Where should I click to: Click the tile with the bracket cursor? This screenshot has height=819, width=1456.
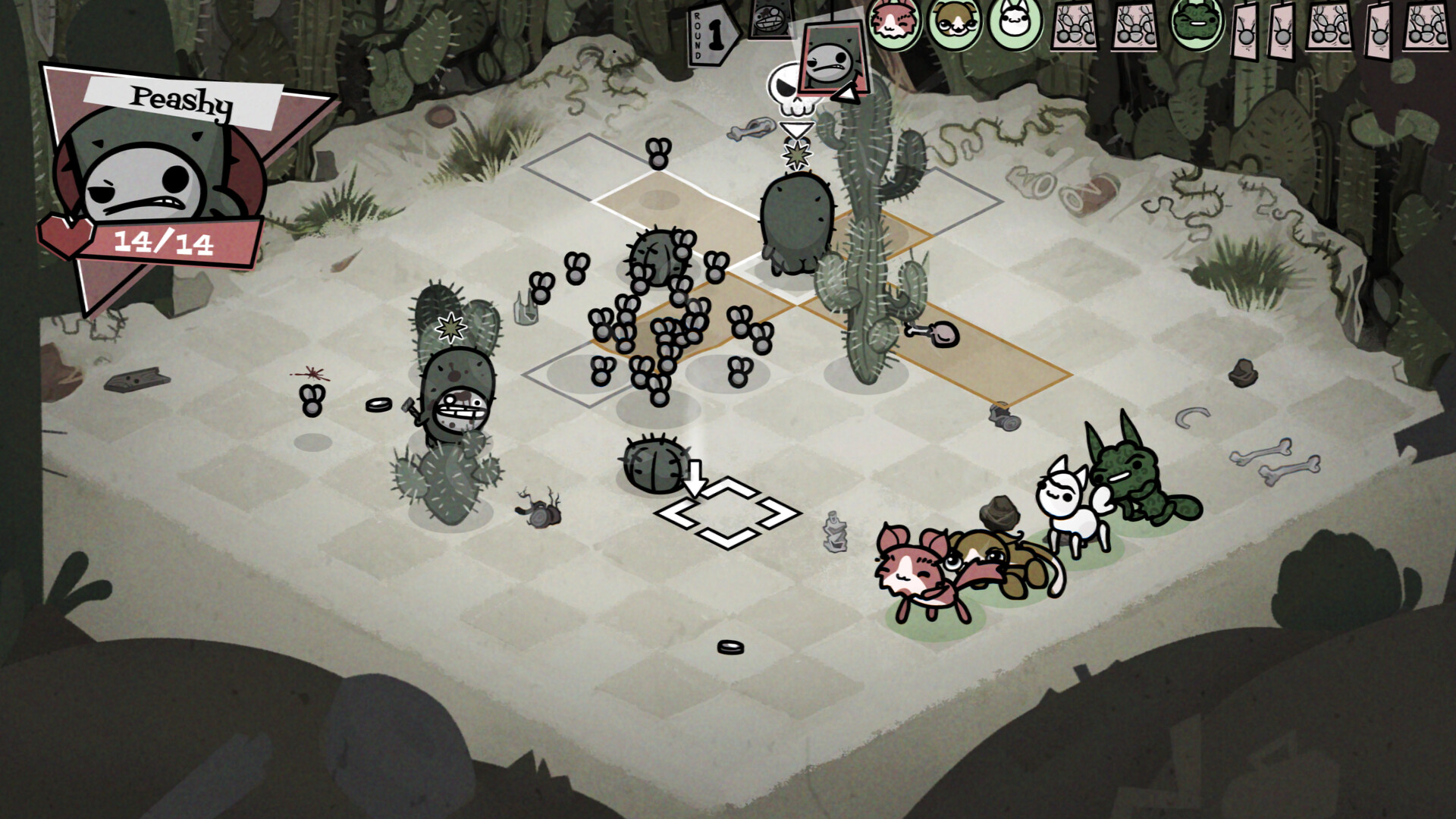click(727, 512)
